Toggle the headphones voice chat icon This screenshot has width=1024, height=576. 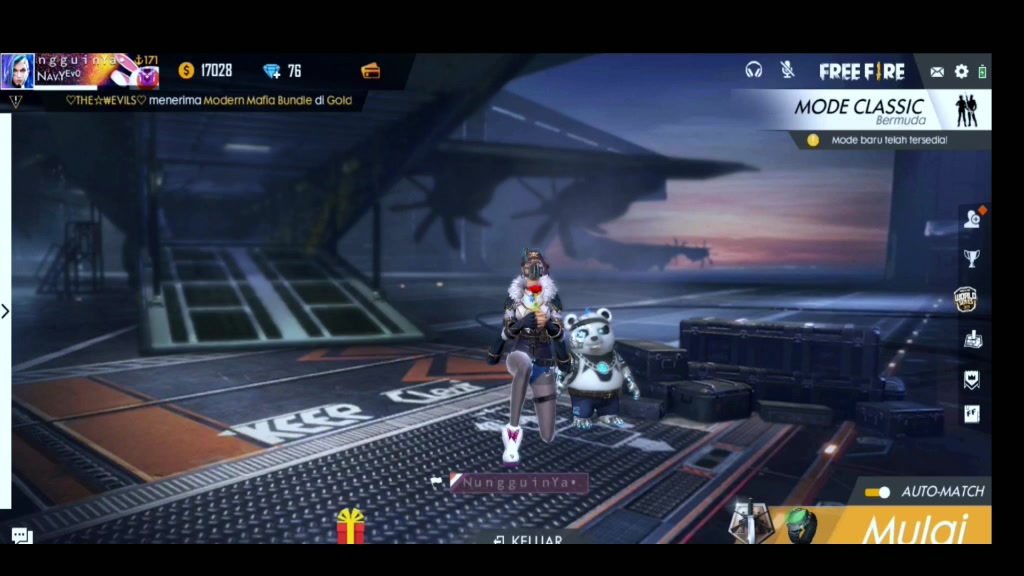(754, 70)
